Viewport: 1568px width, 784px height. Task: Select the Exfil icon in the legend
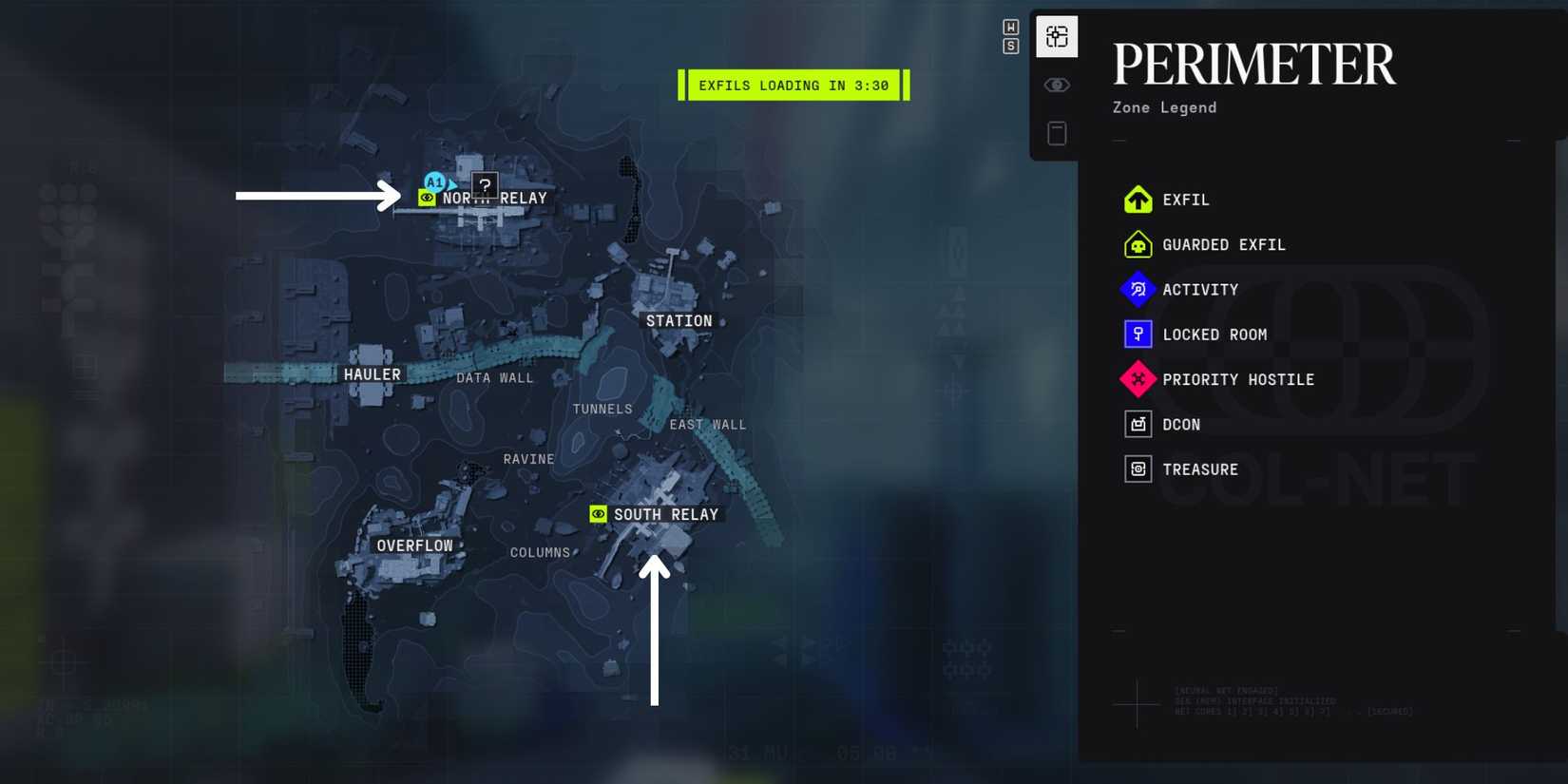point(1138,200)
